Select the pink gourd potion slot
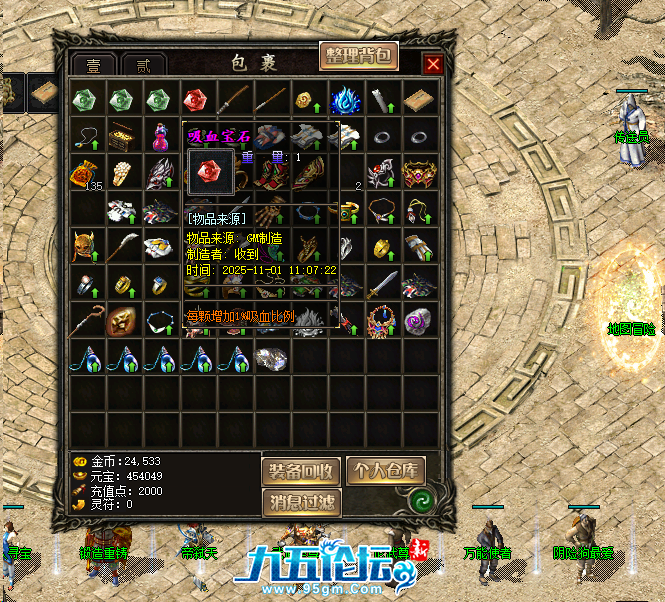Viewport: 665px width, 602px height. [158, 136]
